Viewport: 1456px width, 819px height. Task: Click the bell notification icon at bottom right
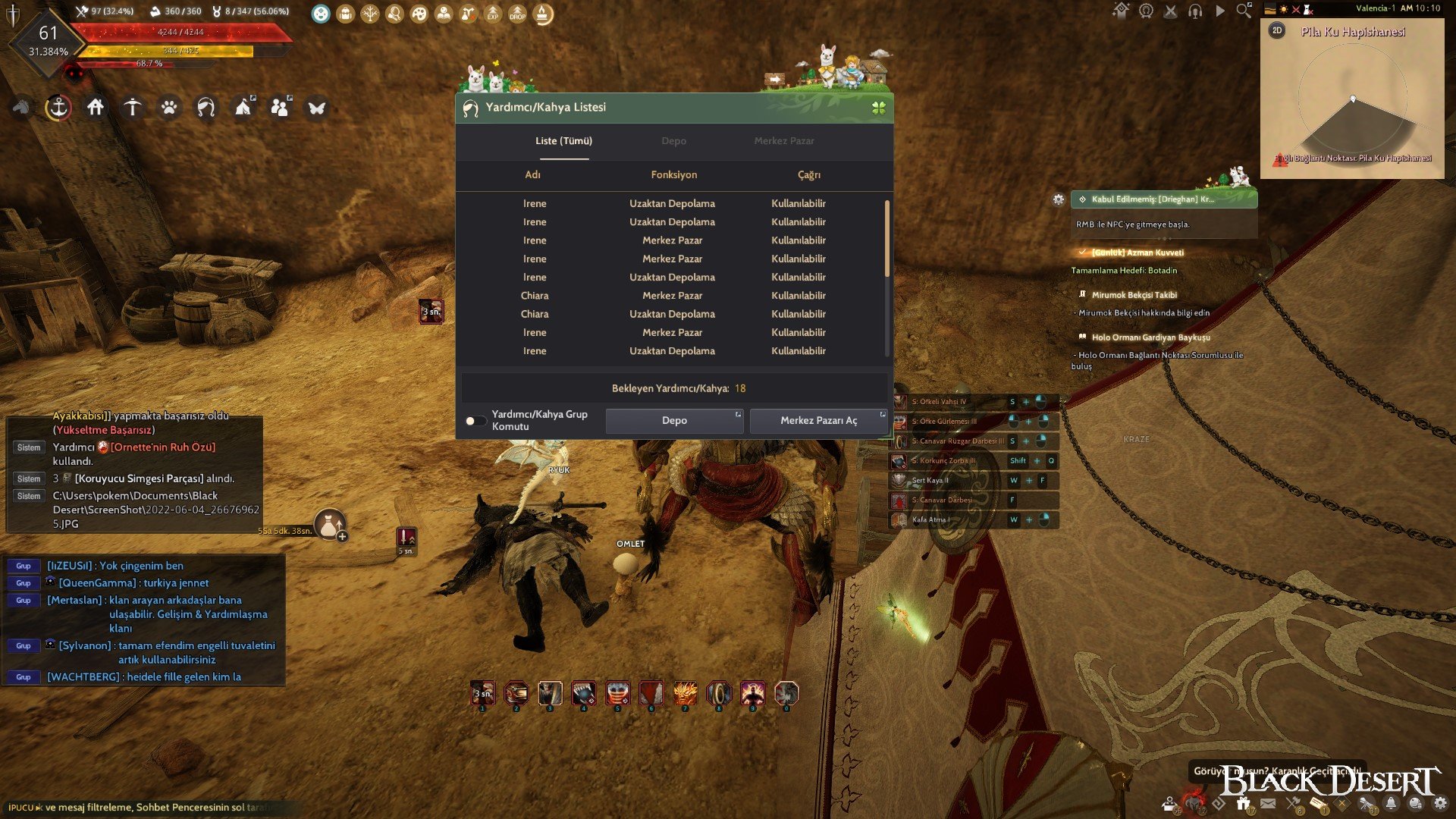tap(1391, 802)
